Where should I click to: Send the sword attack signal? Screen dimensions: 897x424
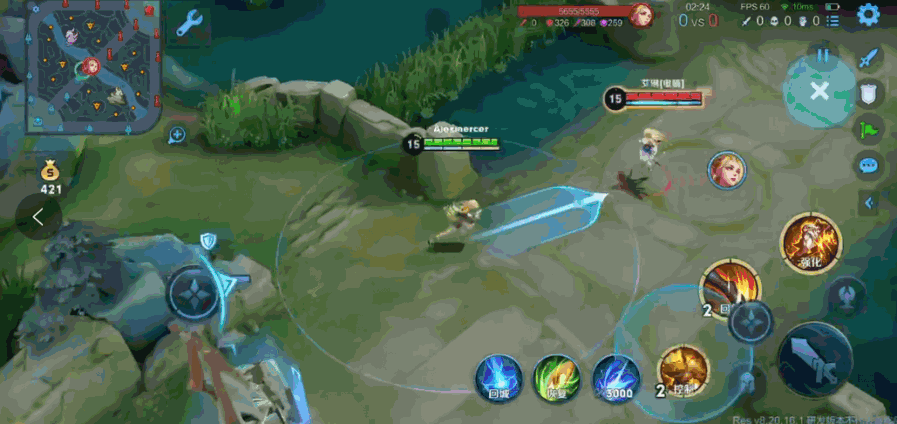coord(869,58)
